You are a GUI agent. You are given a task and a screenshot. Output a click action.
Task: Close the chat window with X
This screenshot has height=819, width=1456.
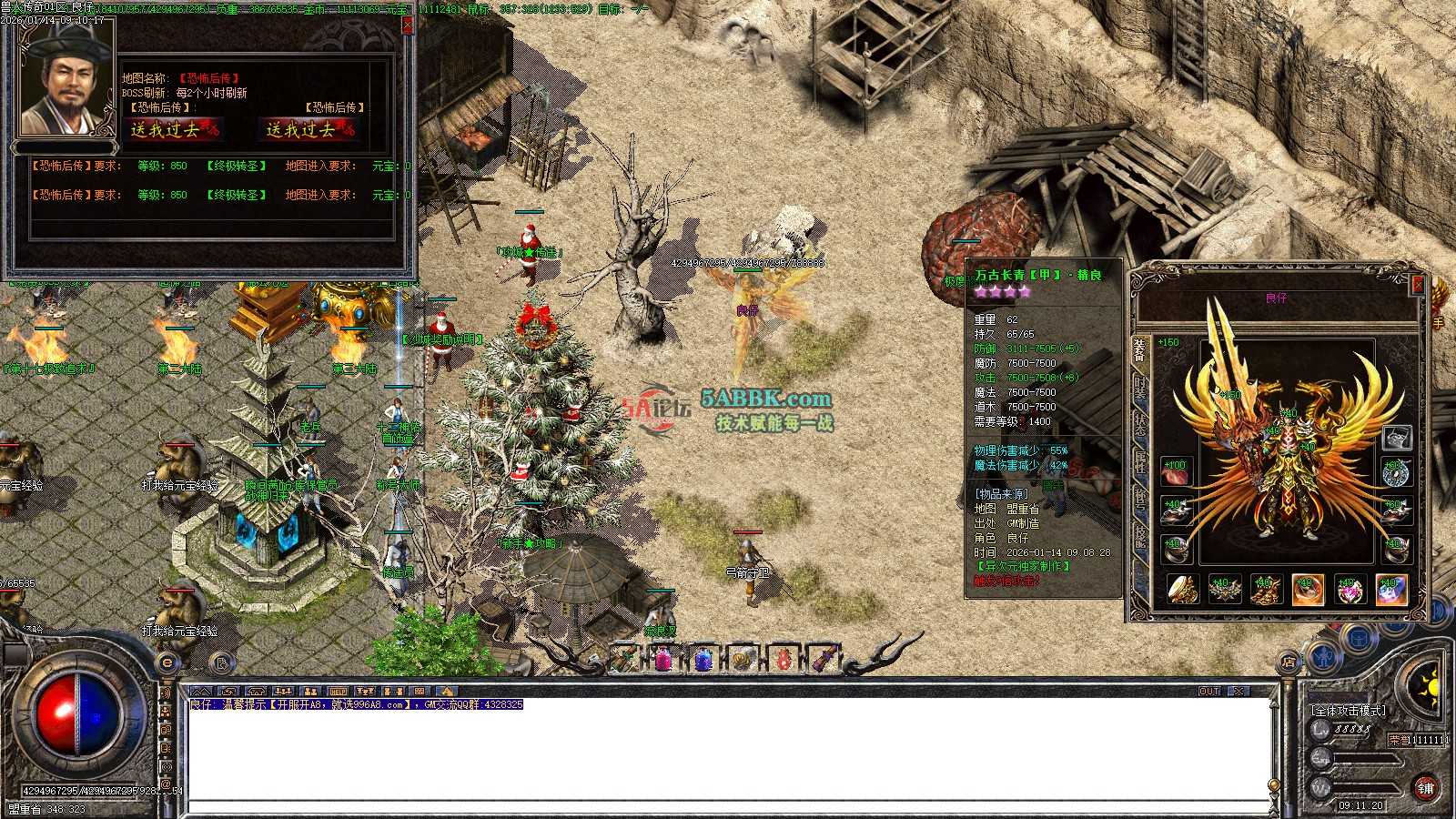(1239, 692)
